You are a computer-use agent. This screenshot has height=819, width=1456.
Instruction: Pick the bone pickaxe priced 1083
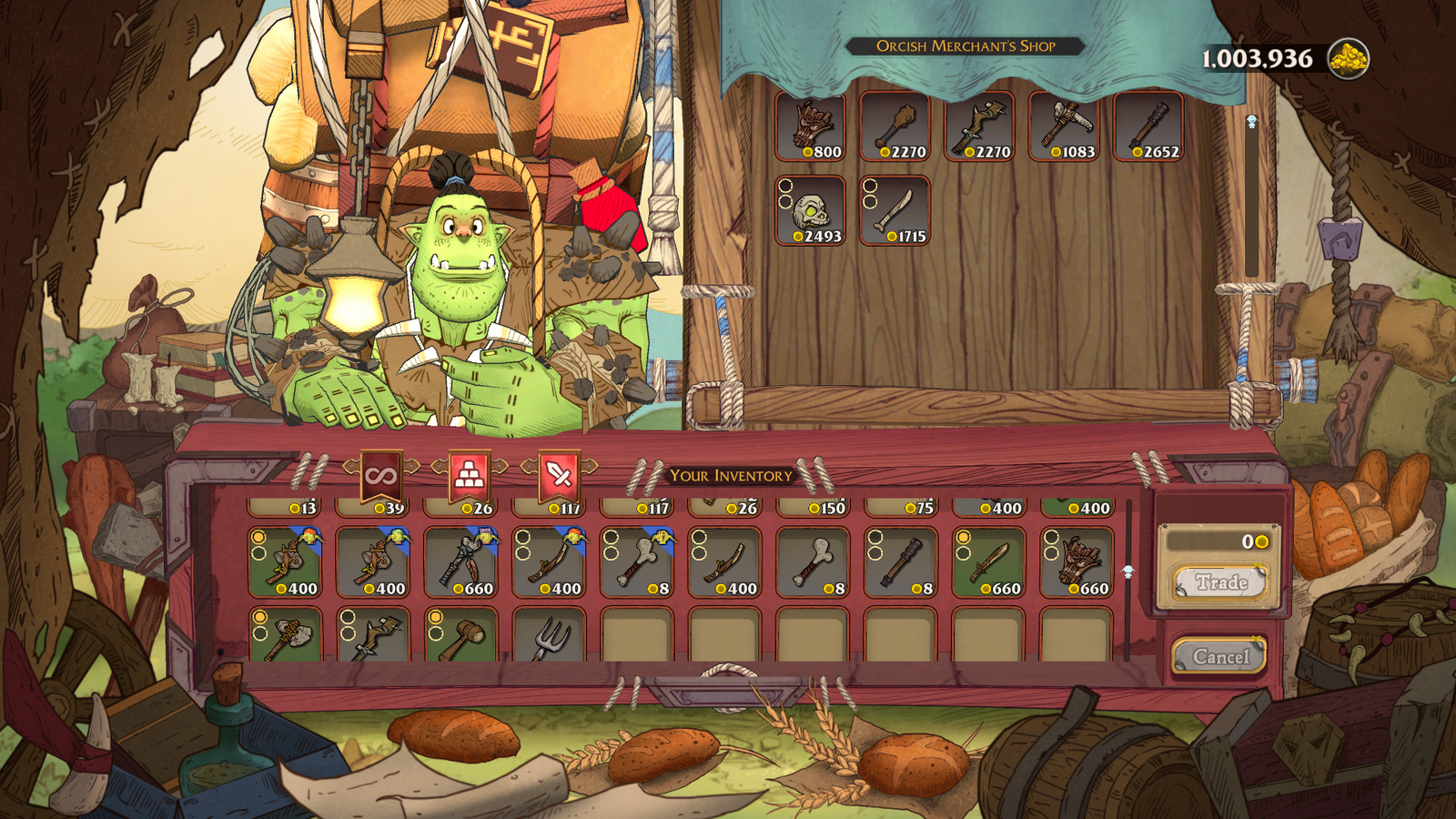click(x=1064, y=127)
